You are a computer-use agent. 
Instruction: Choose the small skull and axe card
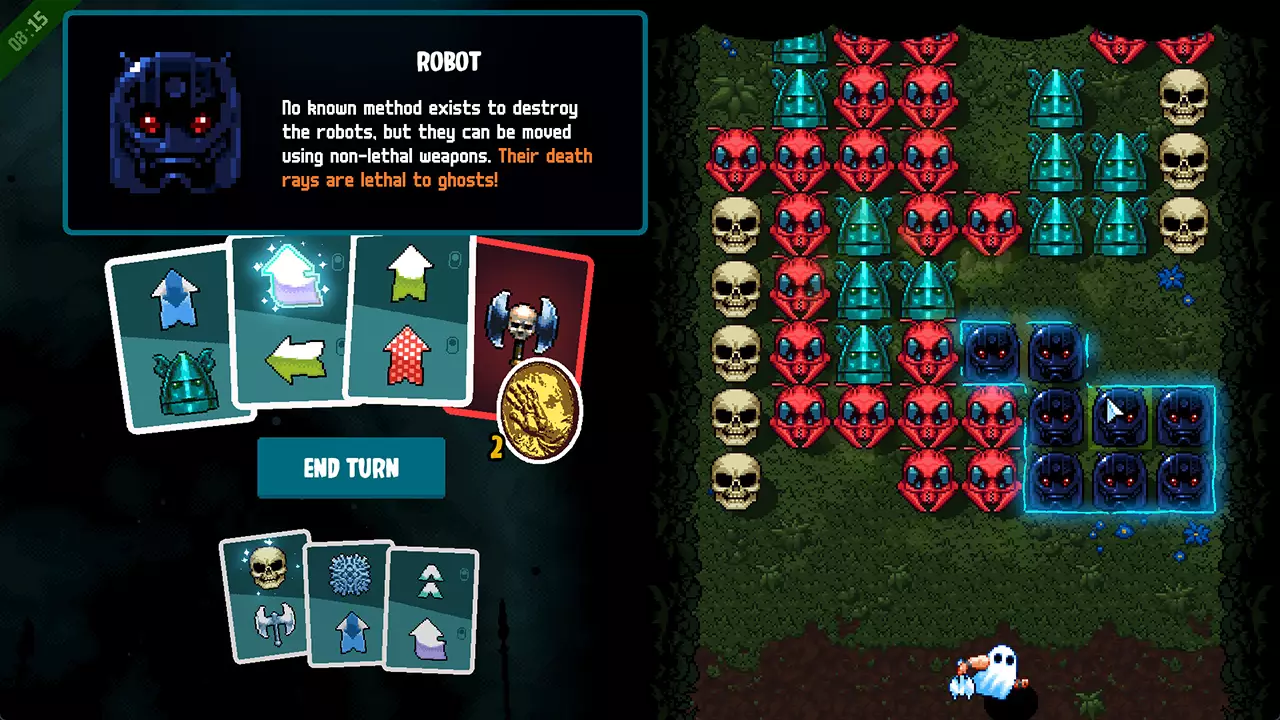265,596
